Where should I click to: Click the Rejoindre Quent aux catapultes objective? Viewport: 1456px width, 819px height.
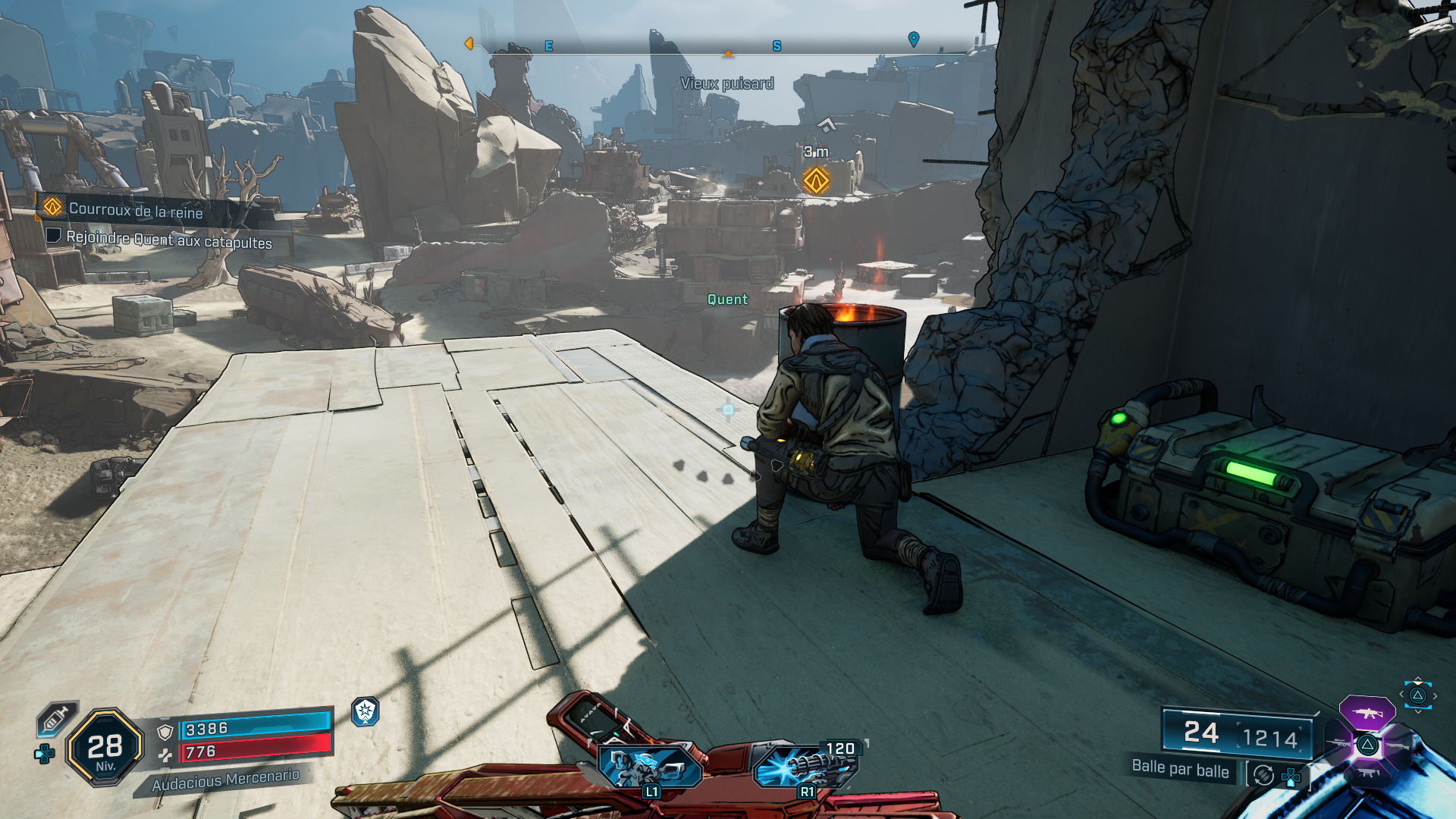pyautogui.click(x=168, y=240)
